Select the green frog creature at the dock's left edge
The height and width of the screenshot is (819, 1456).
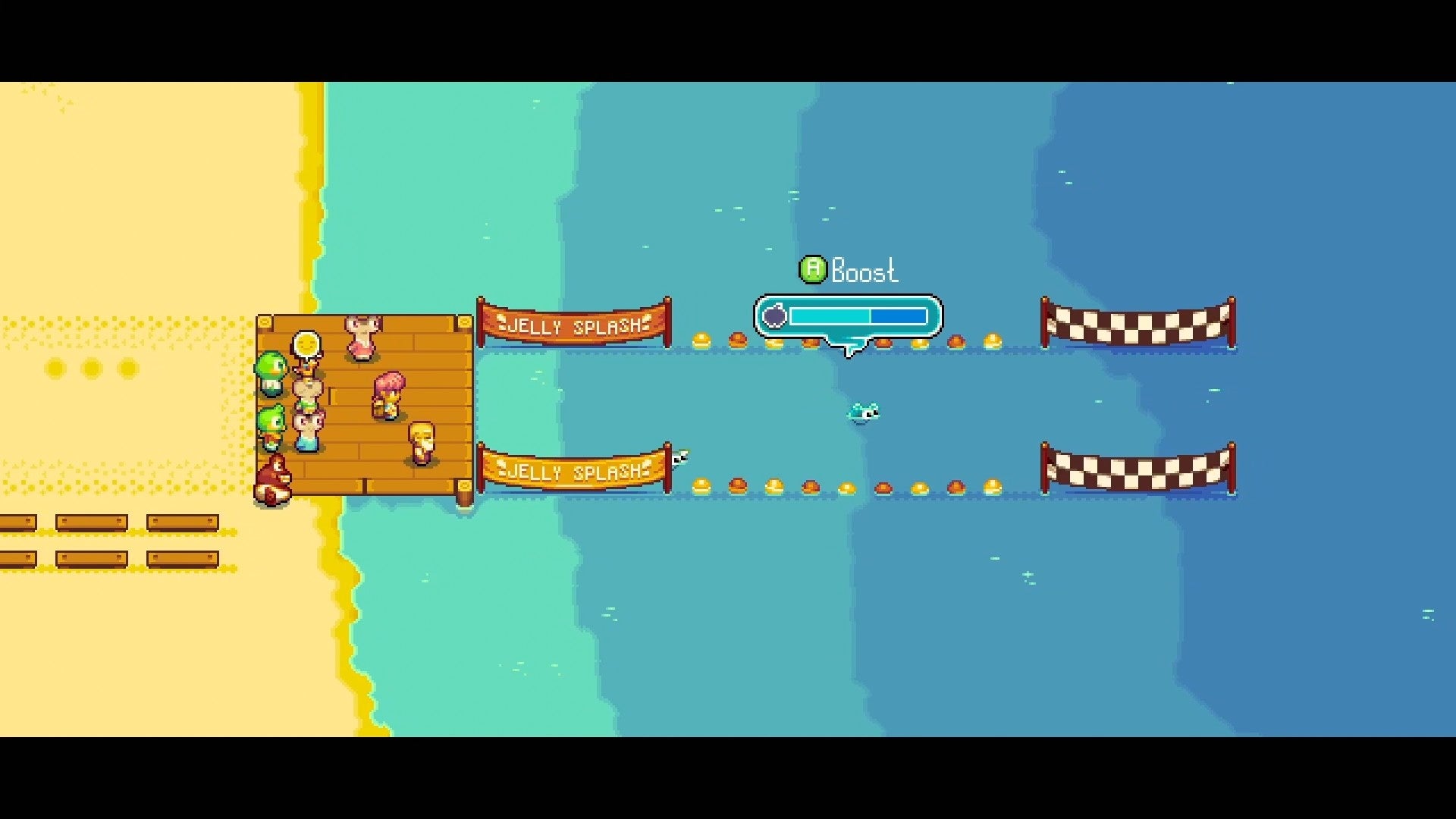click(x=271, y=373)
